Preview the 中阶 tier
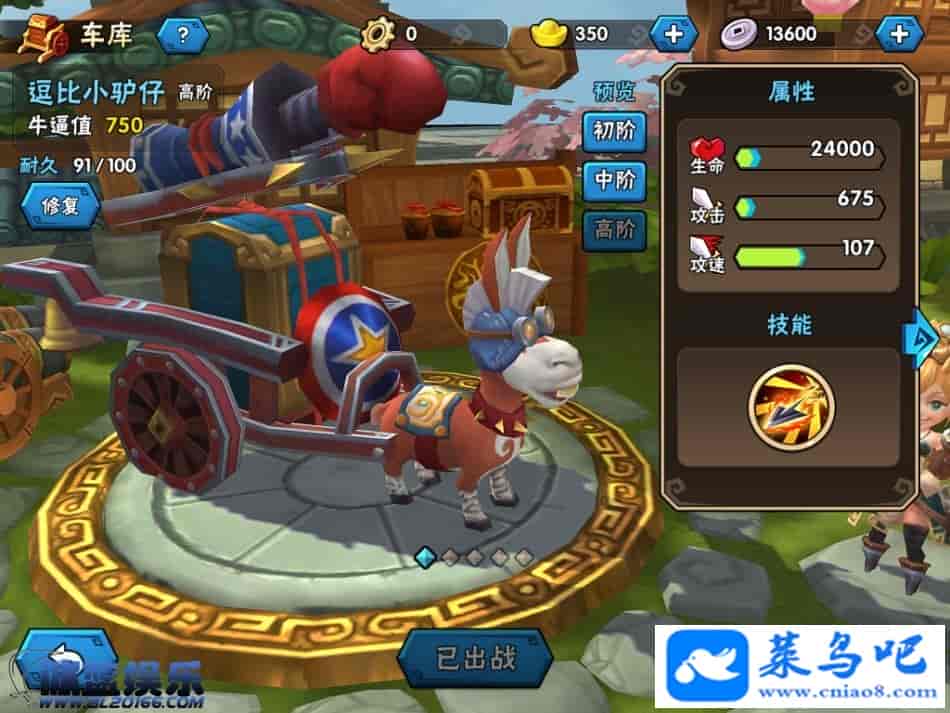Screen dimensions: 950x713 pos(615,181)
